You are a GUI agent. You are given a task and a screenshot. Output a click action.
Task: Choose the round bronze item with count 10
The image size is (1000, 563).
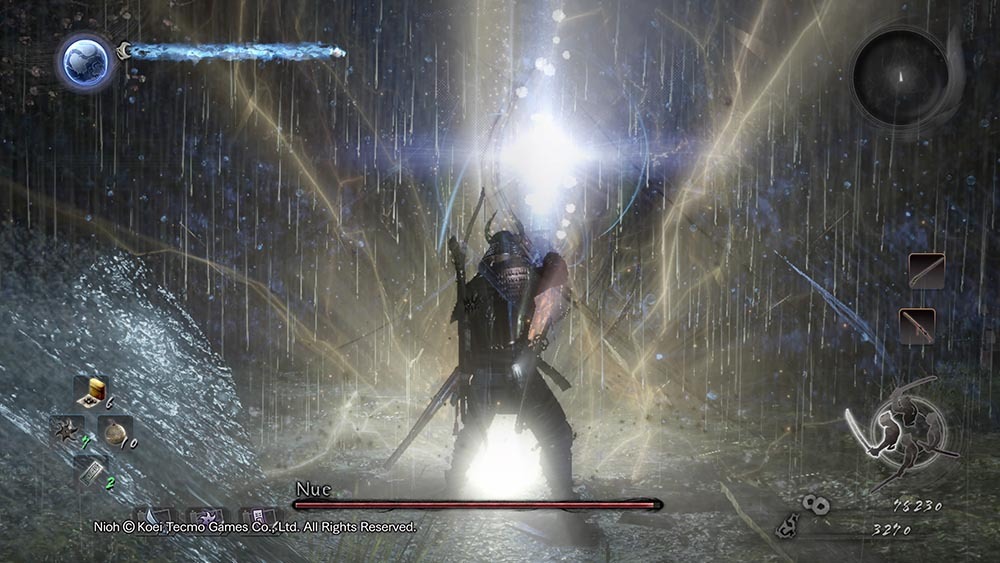coord(116,433)
